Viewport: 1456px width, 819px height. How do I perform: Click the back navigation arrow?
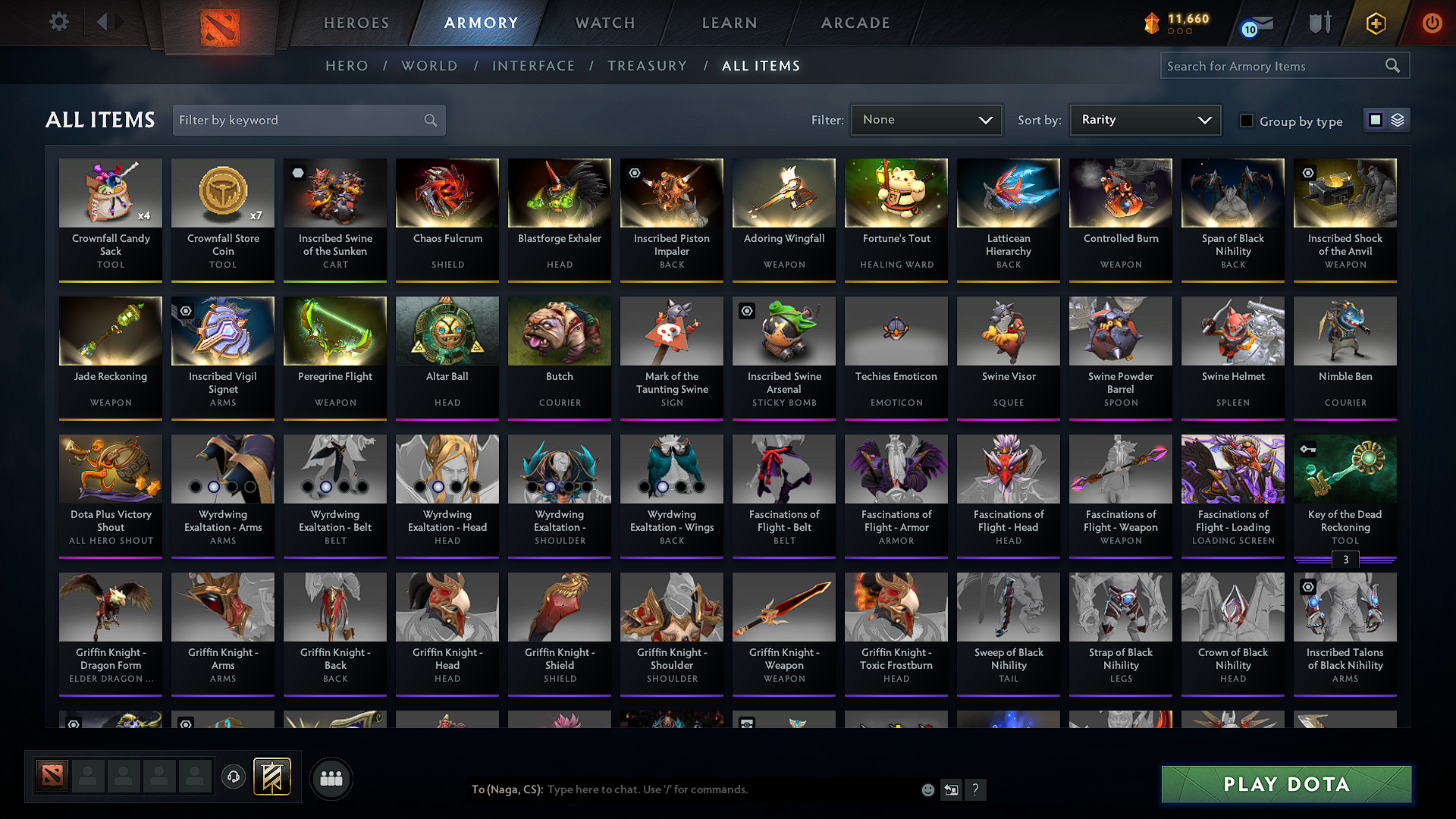point(104,22)
